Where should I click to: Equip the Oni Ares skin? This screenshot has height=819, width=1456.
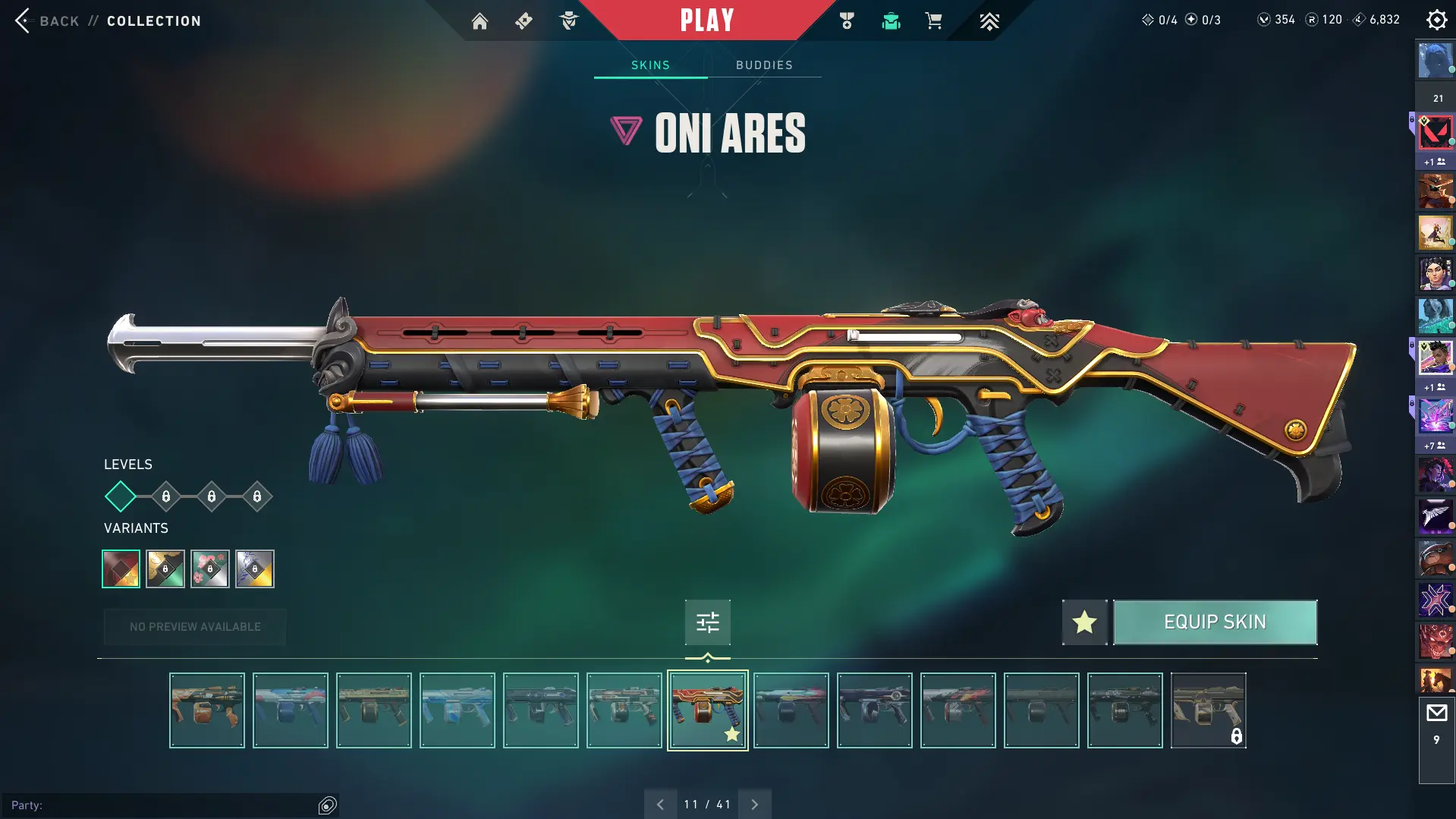click(1214, 622)
